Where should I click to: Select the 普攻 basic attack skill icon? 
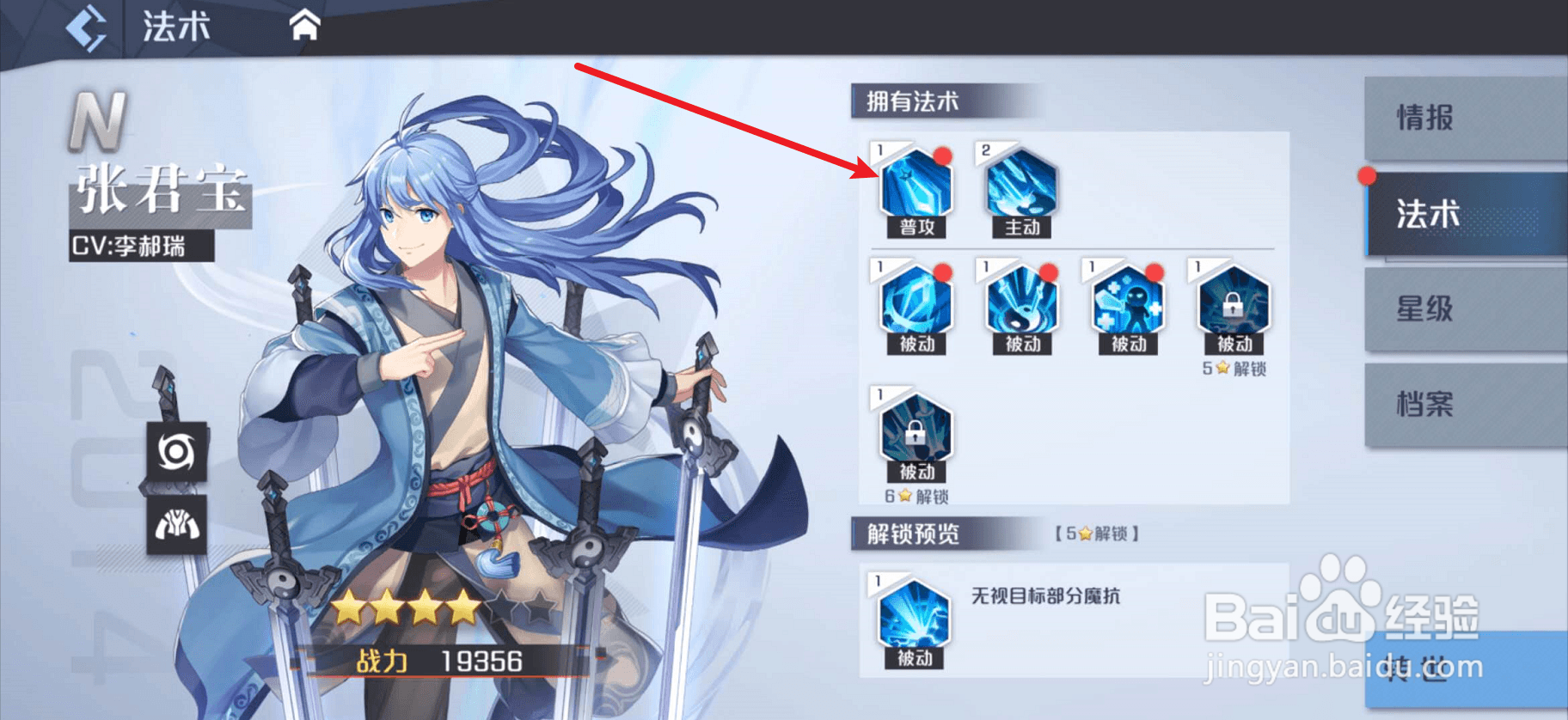[x=914, y=185]
